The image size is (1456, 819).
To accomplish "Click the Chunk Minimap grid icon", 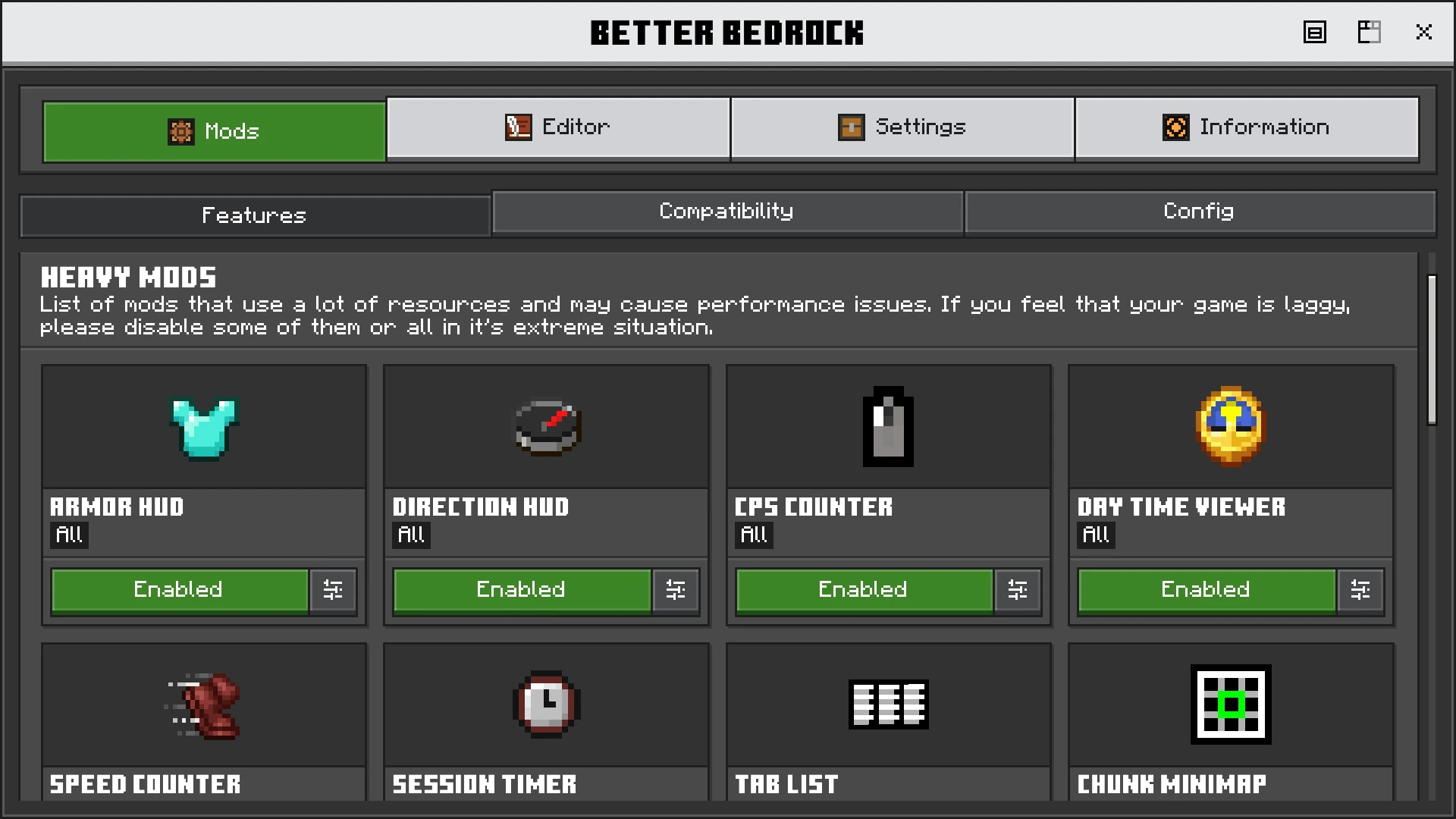I will point(1230,705).
